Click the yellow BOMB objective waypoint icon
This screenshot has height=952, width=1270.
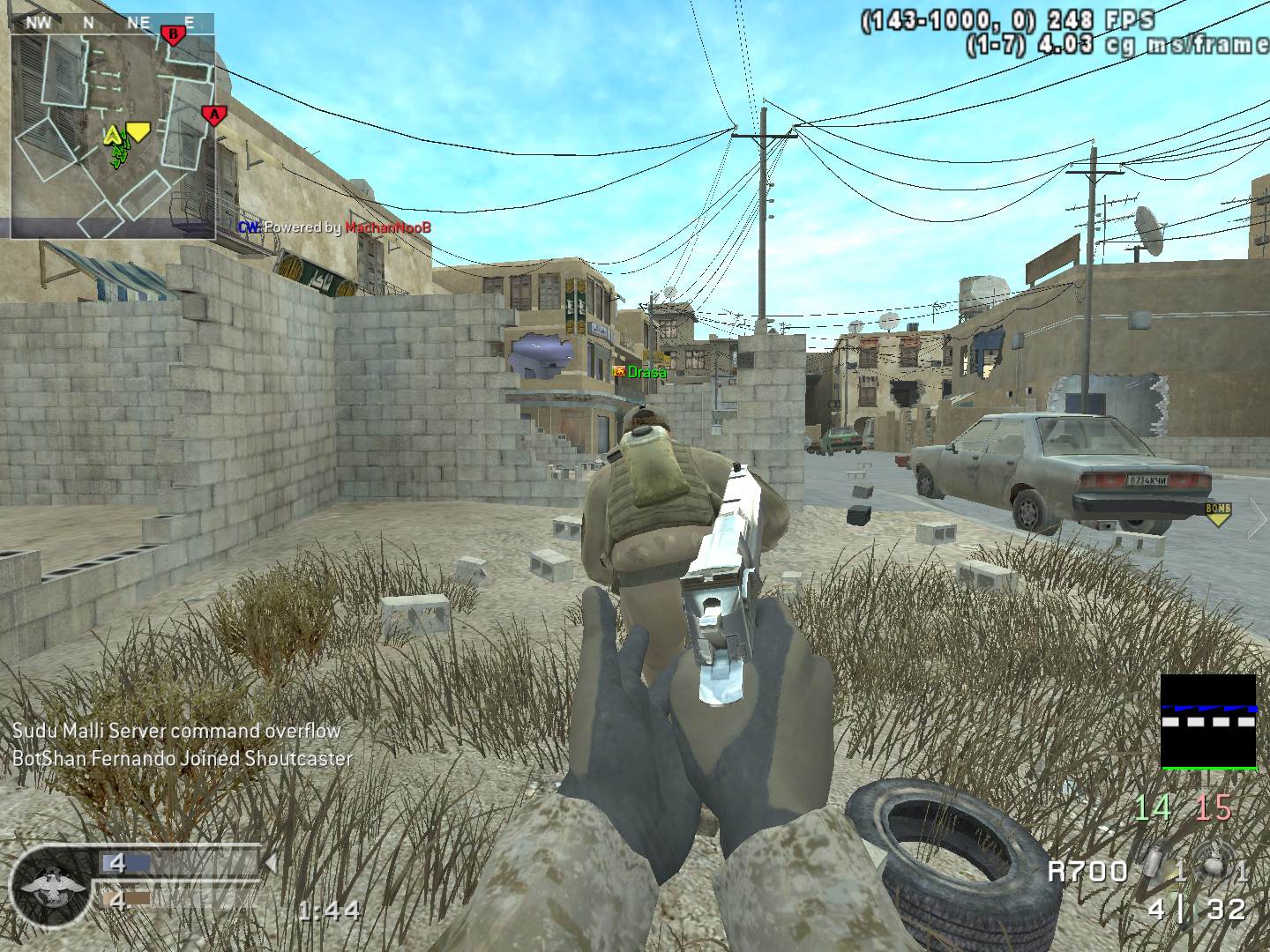[1217, 513]
